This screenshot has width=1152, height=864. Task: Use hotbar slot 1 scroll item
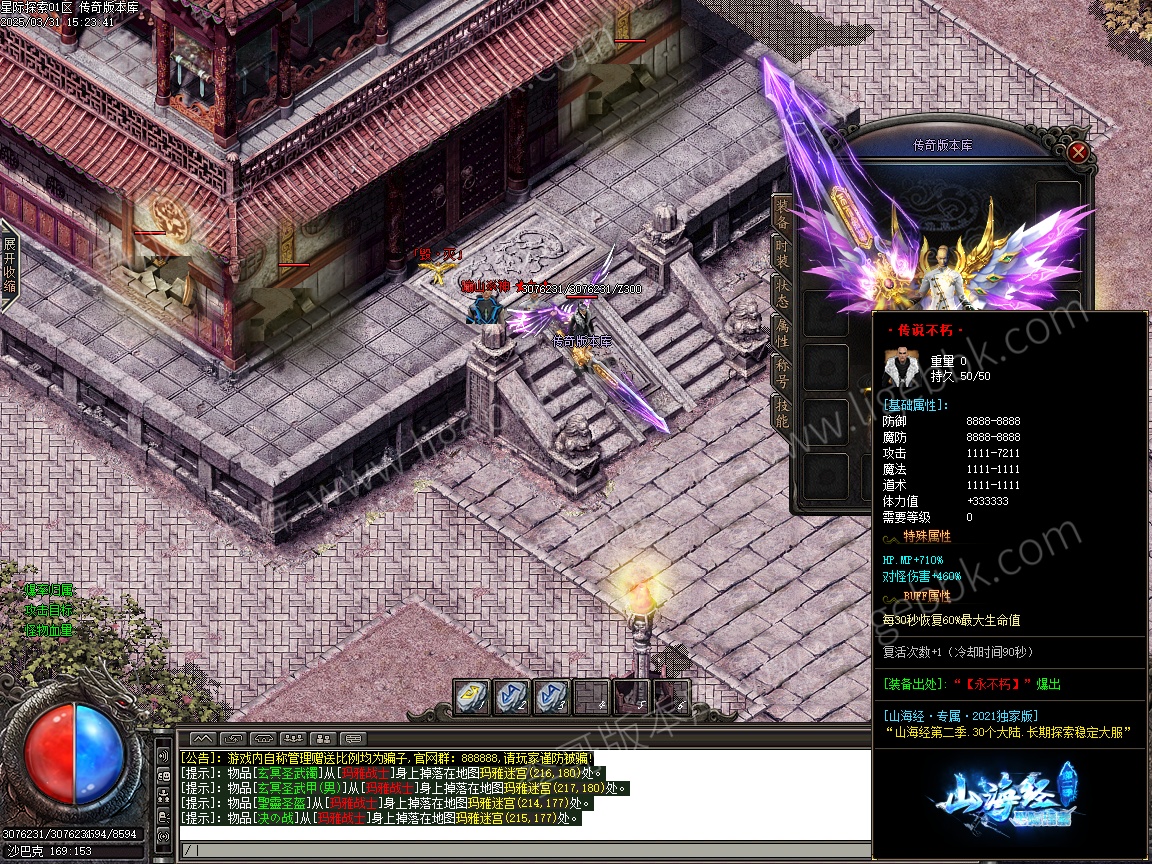point(471,696)
